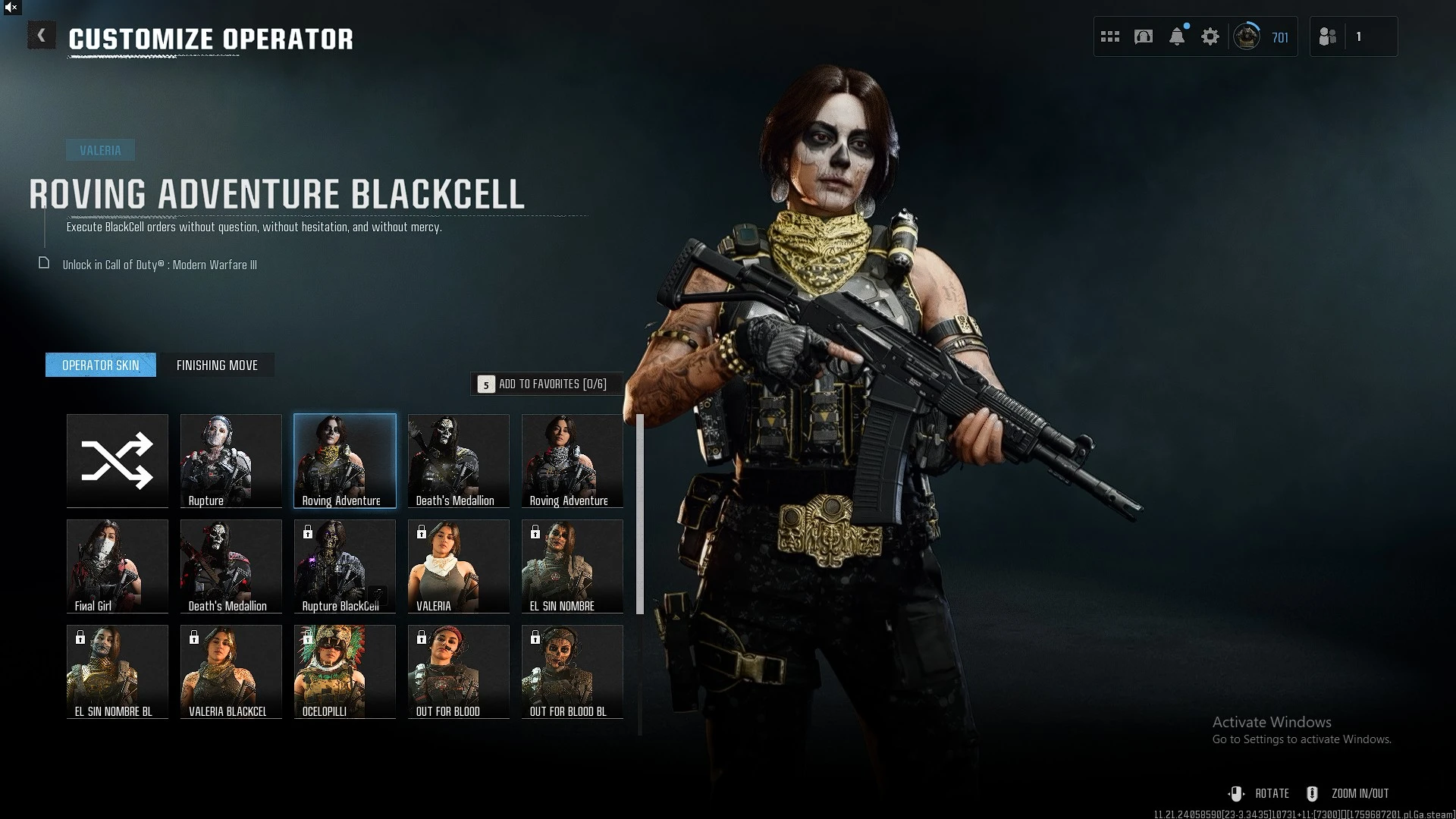The height and width of the screenshot is (819, 1456).
Task: Pick the OUT FOR BLOOD skin
Action: (458, 671)
